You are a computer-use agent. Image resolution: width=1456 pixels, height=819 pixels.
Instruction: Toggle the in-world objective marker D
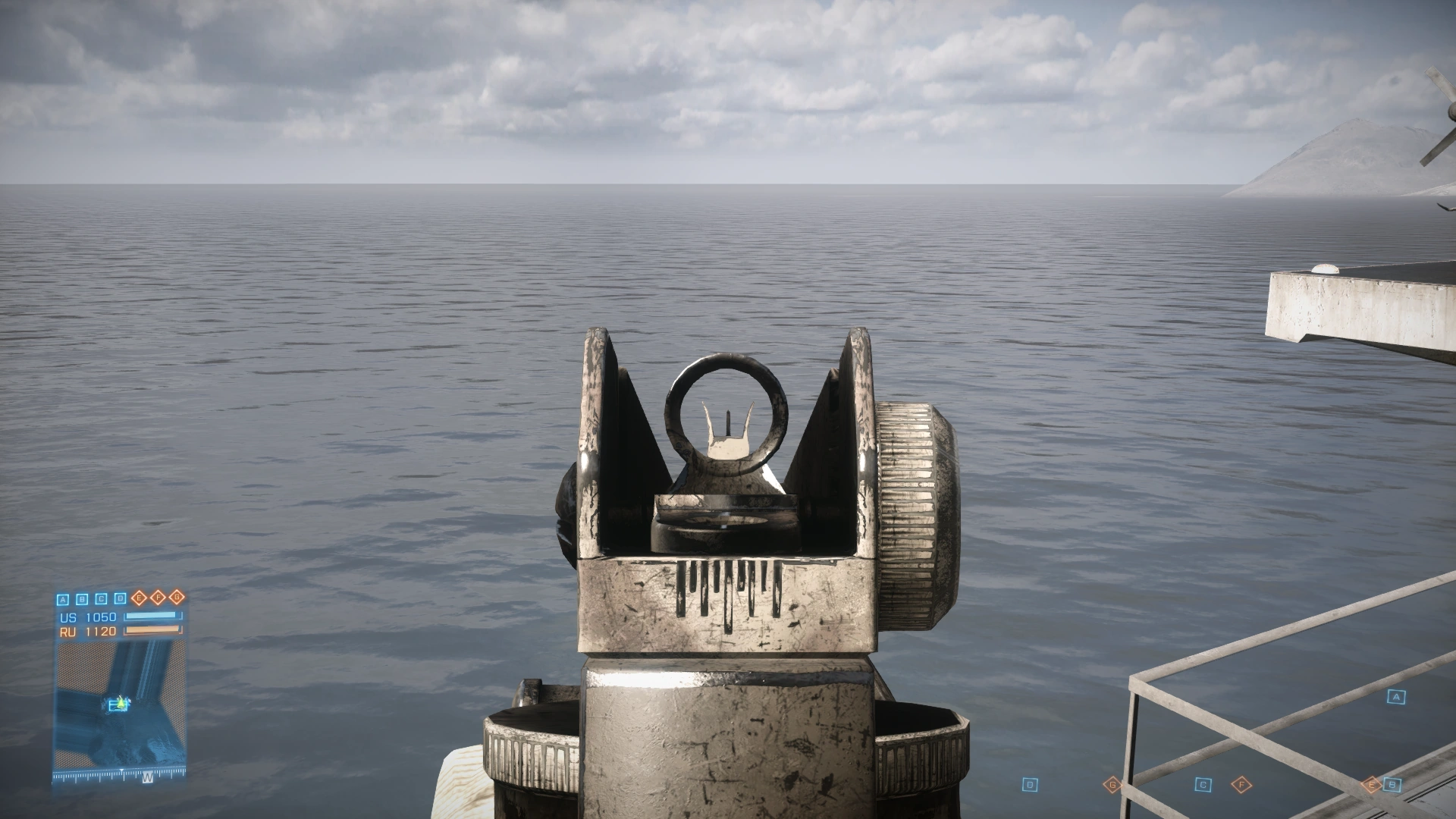(1031, 783)
